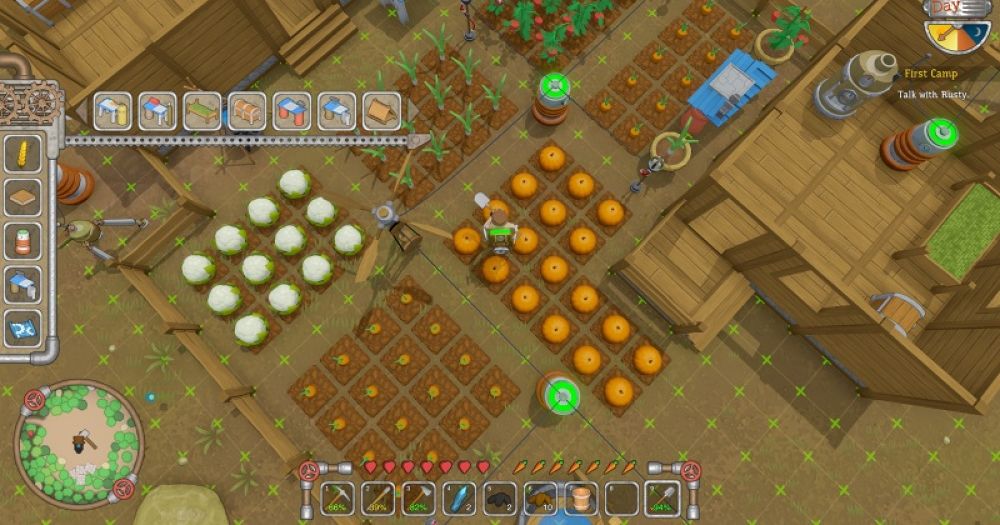Choose the tent build item

click(x=381, y=111)
